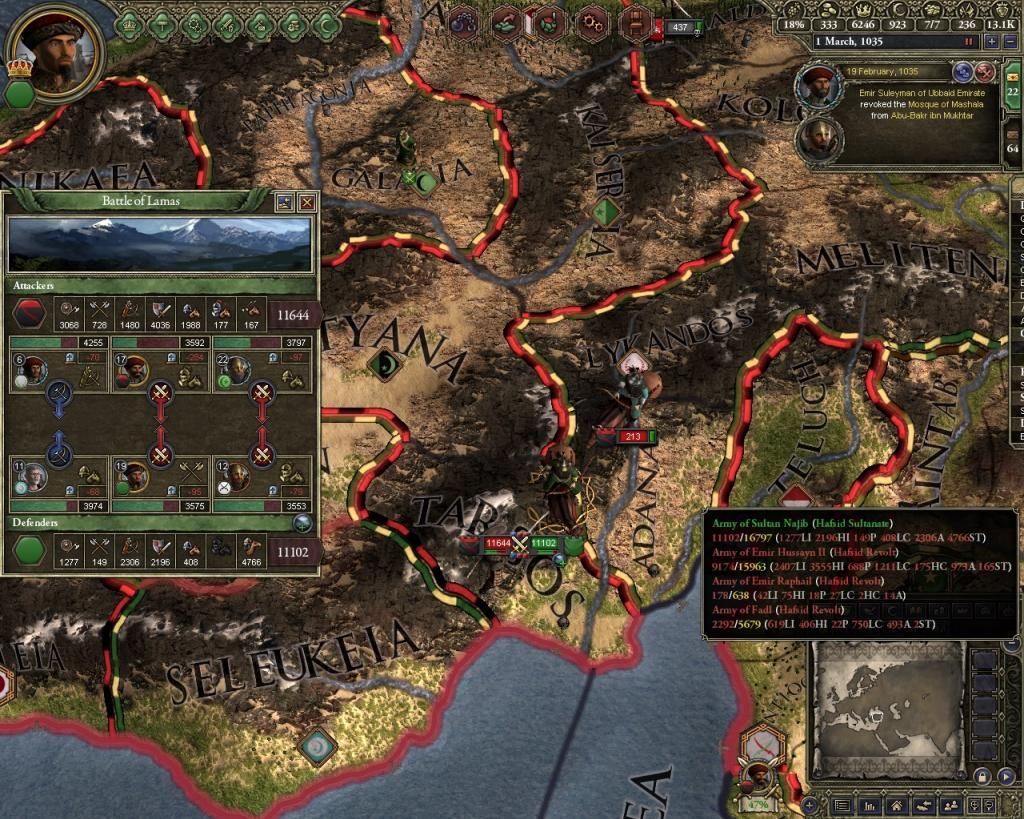The image size is (1024, 819).
Task: Open the character finder people button
Action: 951,805
